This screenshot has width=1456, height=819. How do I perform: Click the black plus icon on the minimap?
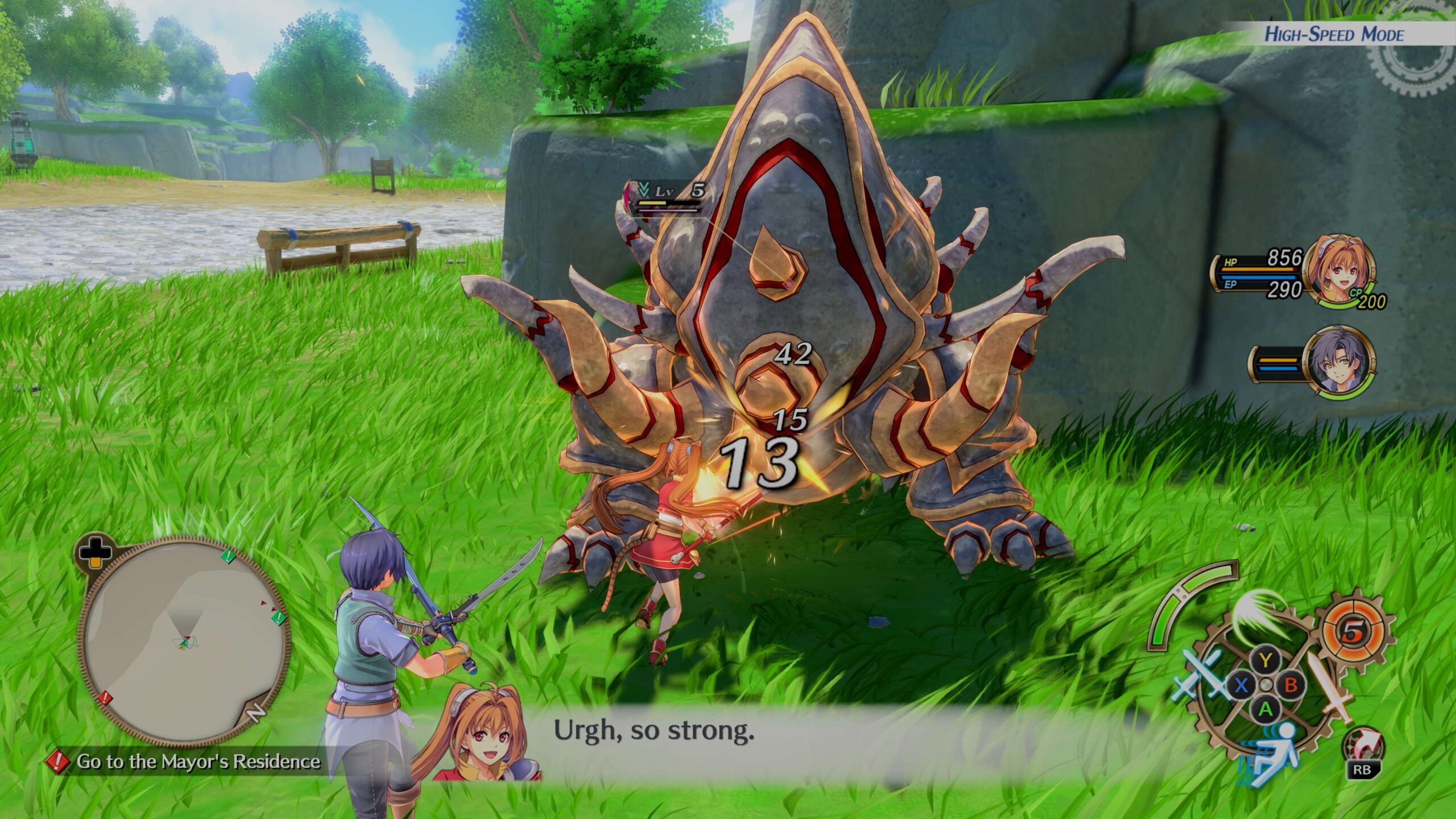point(95,551)
